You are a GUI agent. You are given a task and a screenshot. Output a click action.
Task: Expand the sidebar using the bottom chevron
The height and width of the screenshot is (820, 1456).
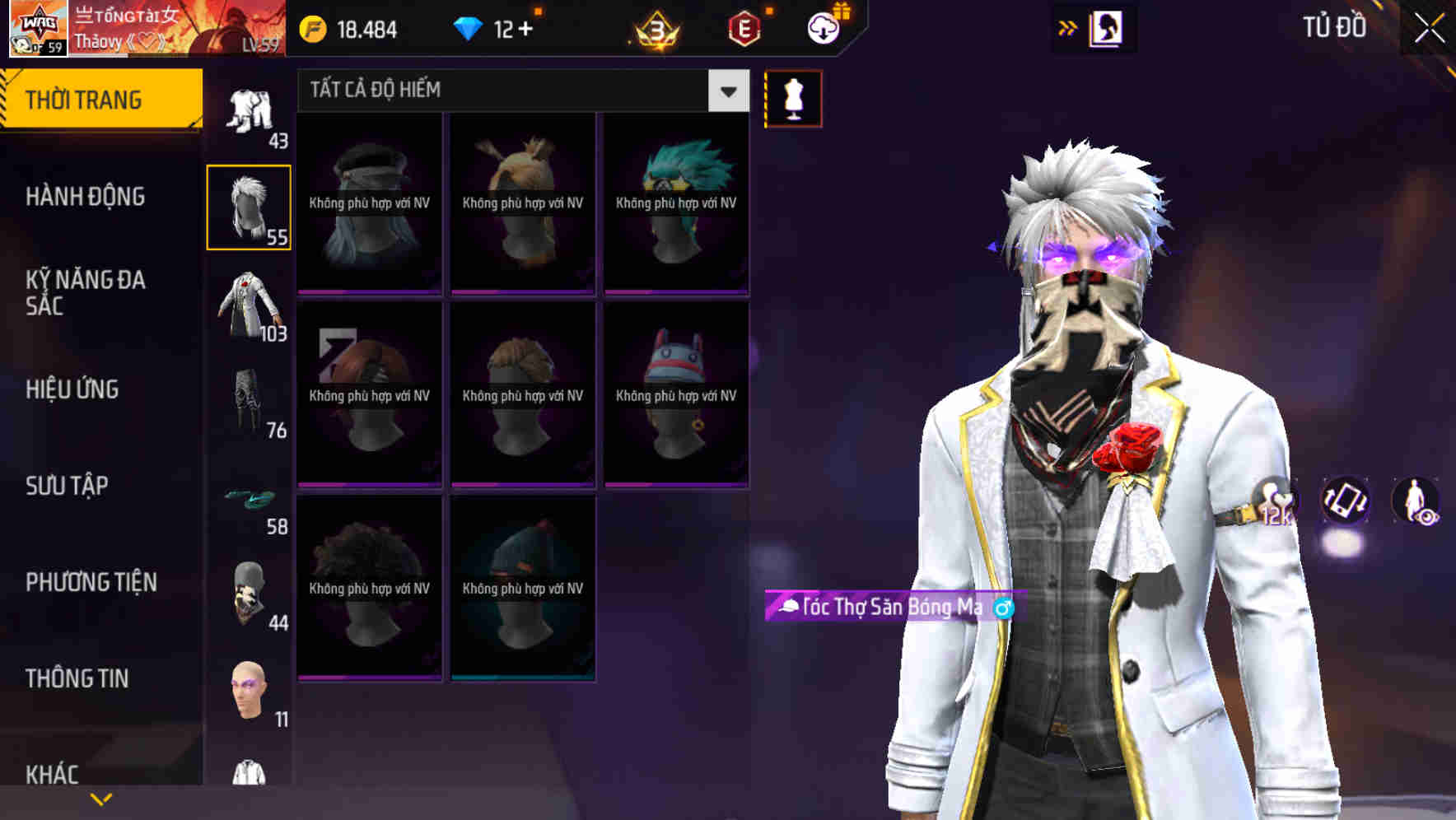100,798
